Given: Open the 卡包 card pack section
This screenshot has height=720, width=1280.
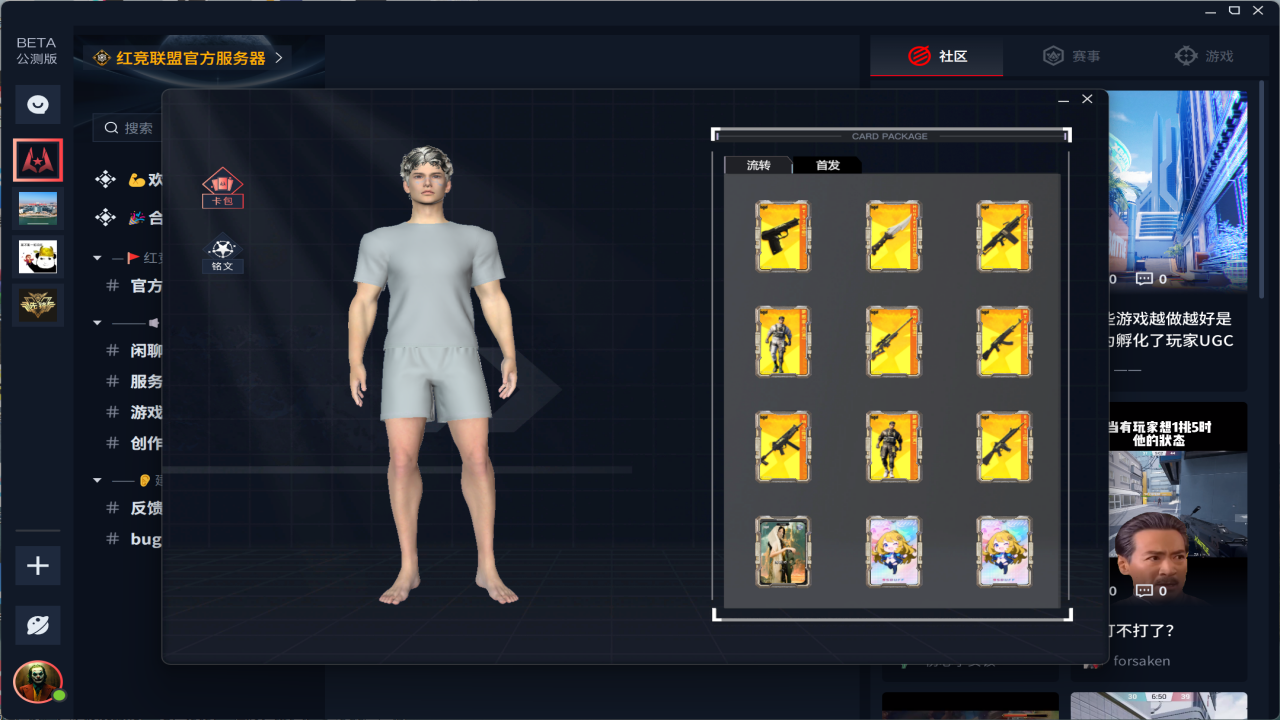Looking at the screenshot, I should coord(223,188).
